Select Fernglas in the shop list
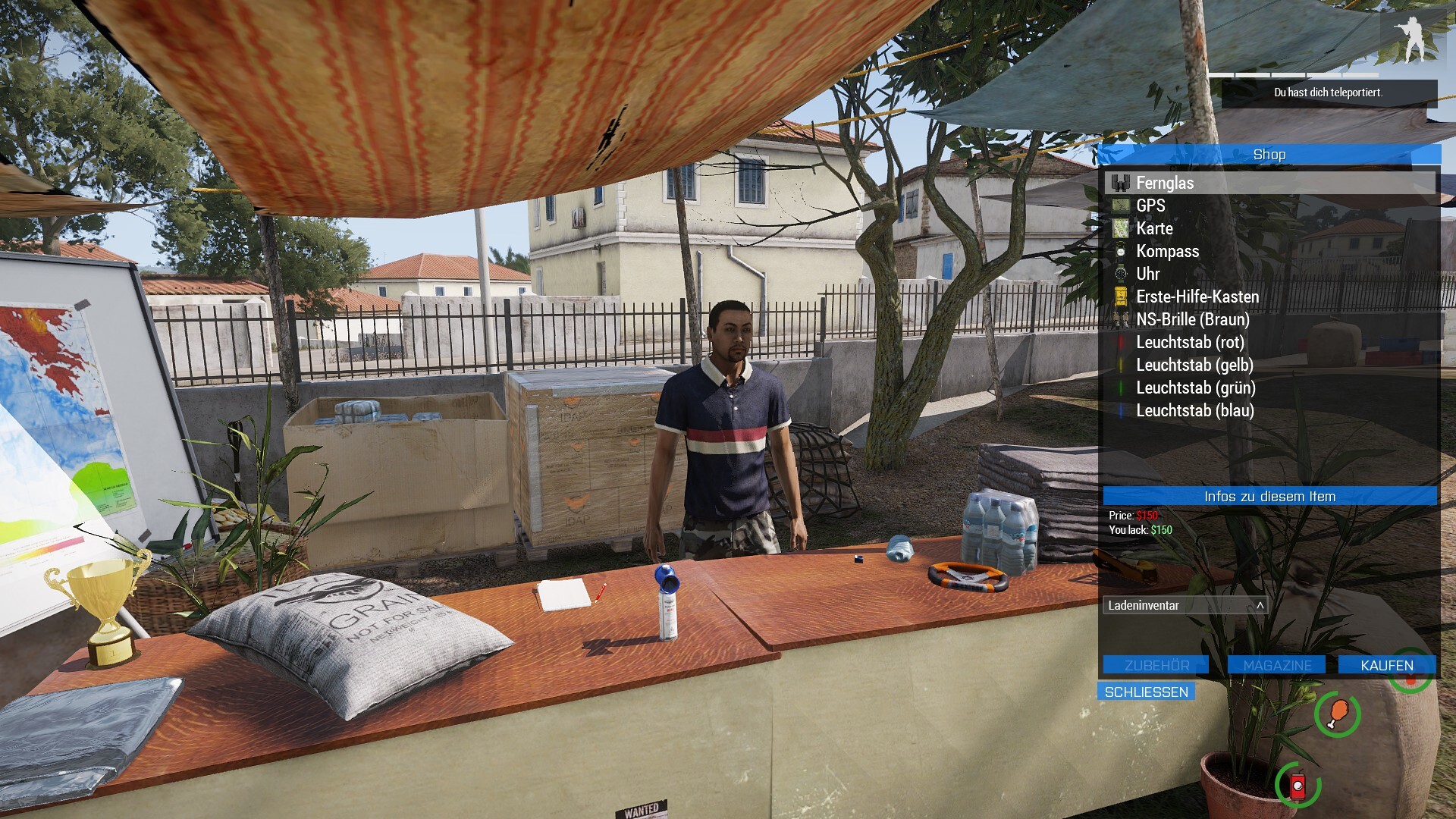Screen dimensions: 1456x819 [1165, 183]
